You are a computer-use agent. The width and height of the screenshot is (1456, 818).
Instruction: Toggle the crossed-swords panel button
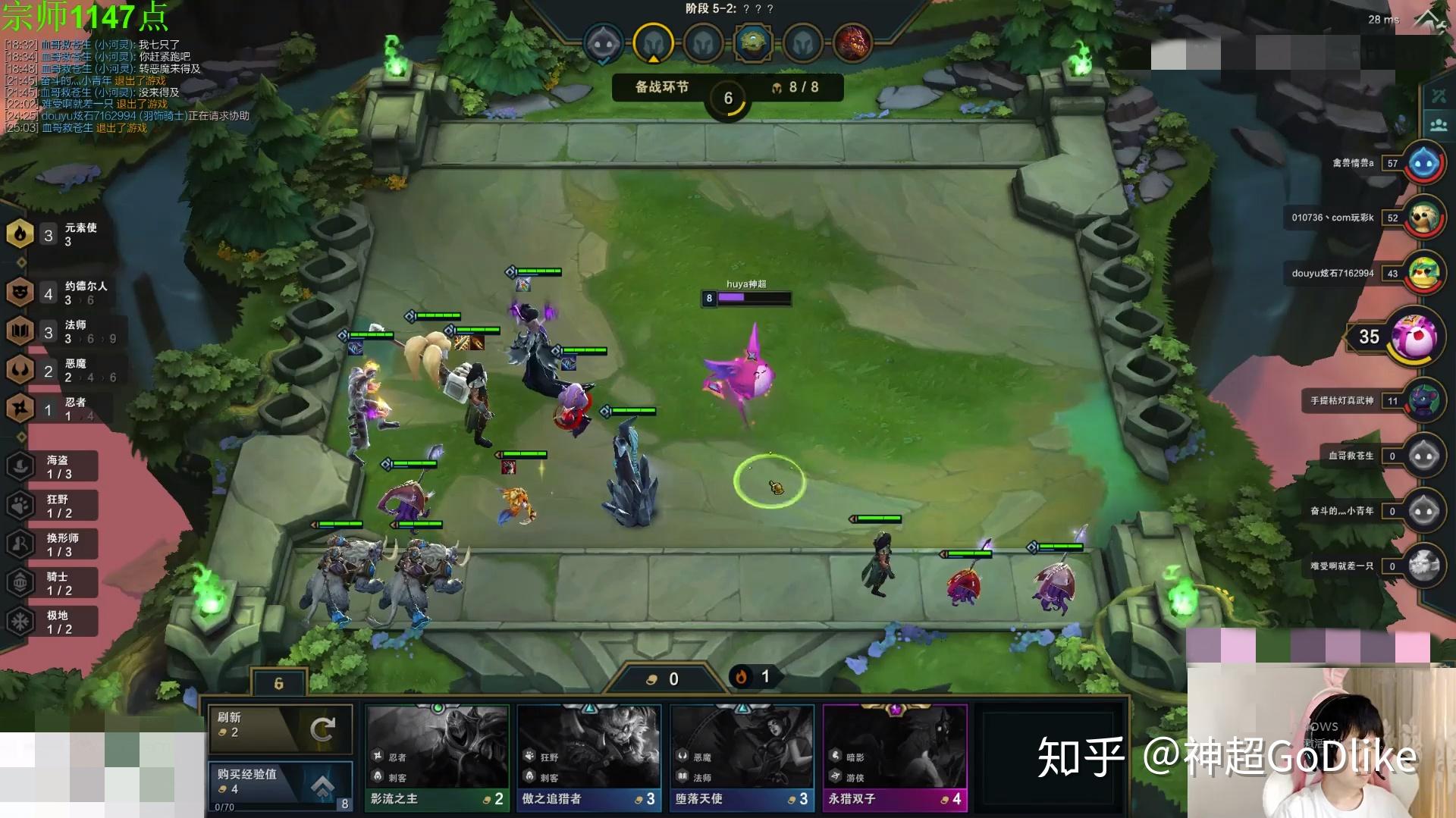point(1439,96)
